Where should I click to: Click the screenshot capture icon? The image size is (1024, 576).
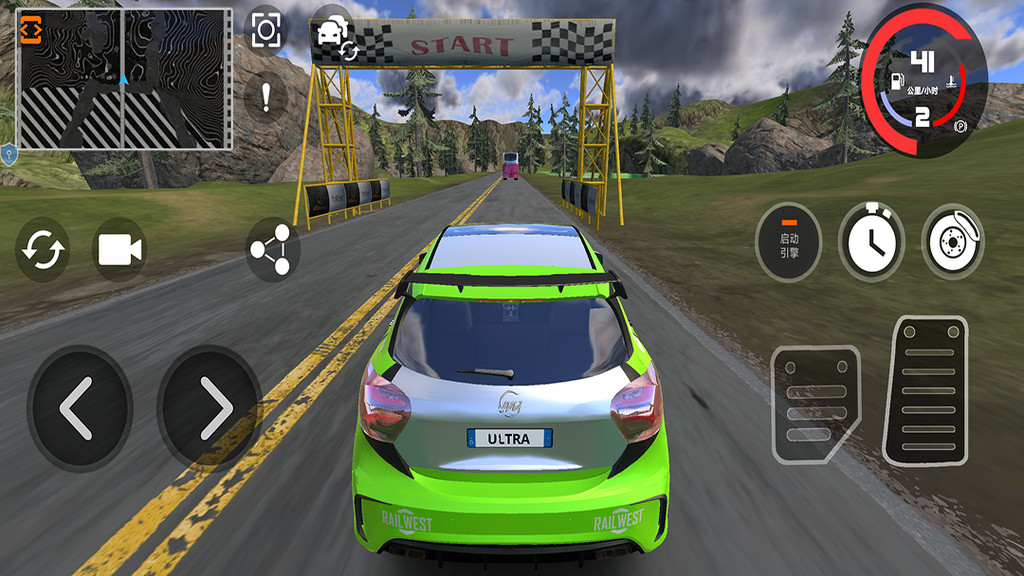coord(265,30)
